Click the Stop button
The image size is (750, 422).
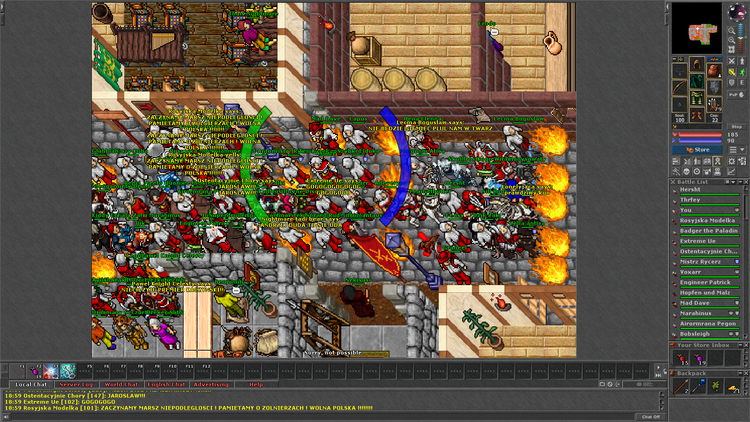pos(737,126)
